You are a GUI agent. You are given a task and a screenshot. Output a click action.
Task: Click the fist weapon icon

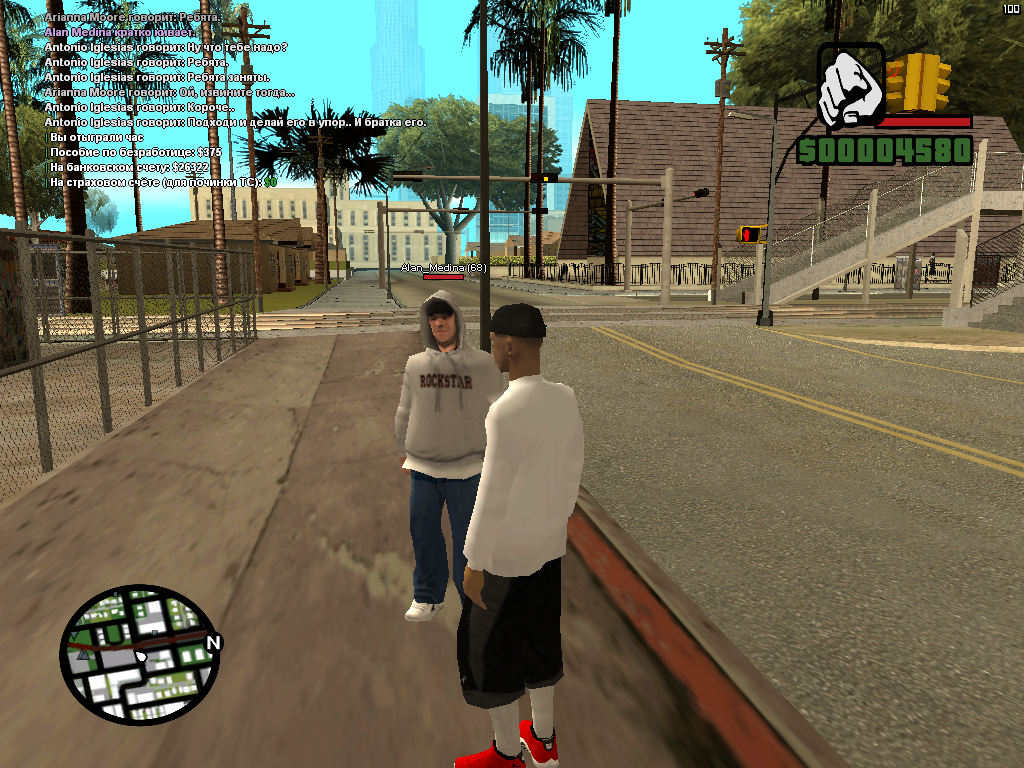(850, 85)
